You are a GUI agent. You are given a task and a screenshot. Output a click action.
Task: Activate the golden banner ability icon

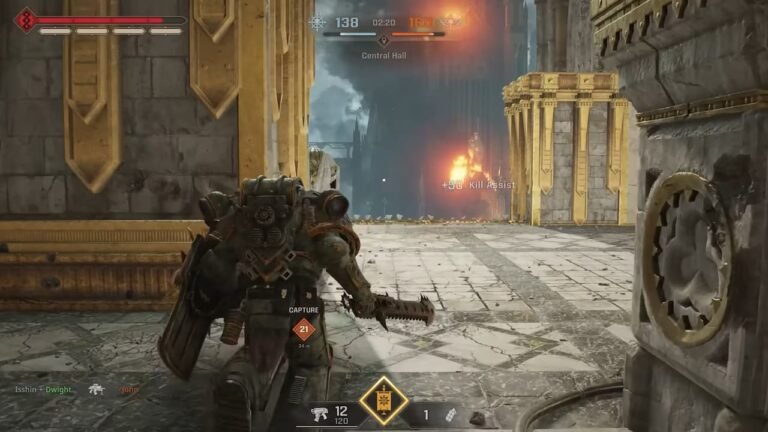click(x=384, y=401)
